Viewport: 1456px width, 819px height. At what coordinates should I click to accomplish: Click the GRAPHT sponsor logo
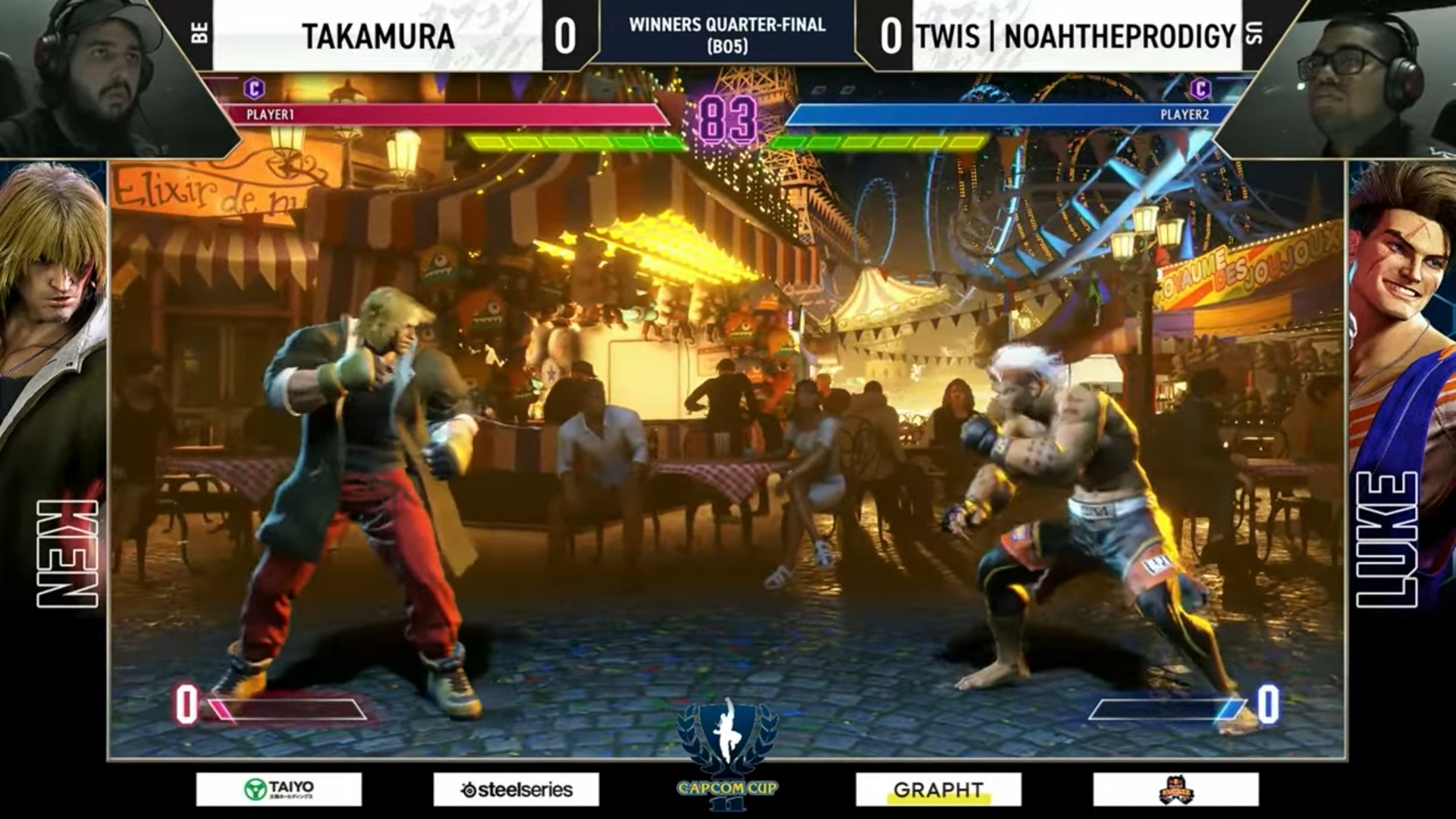[940, 789]
